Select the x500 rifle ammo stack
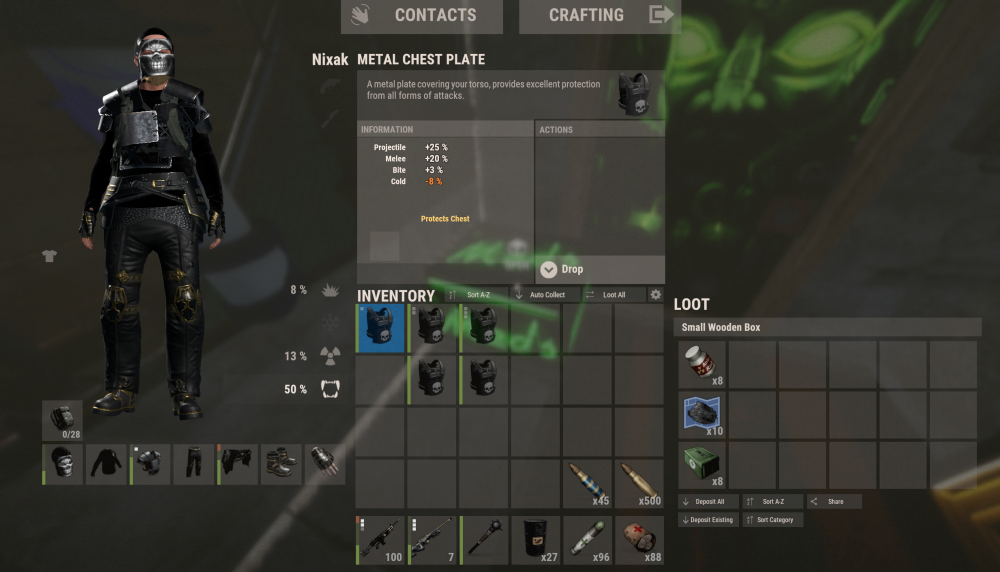The width and height of the screenshot is (1000, 572). 639,484
